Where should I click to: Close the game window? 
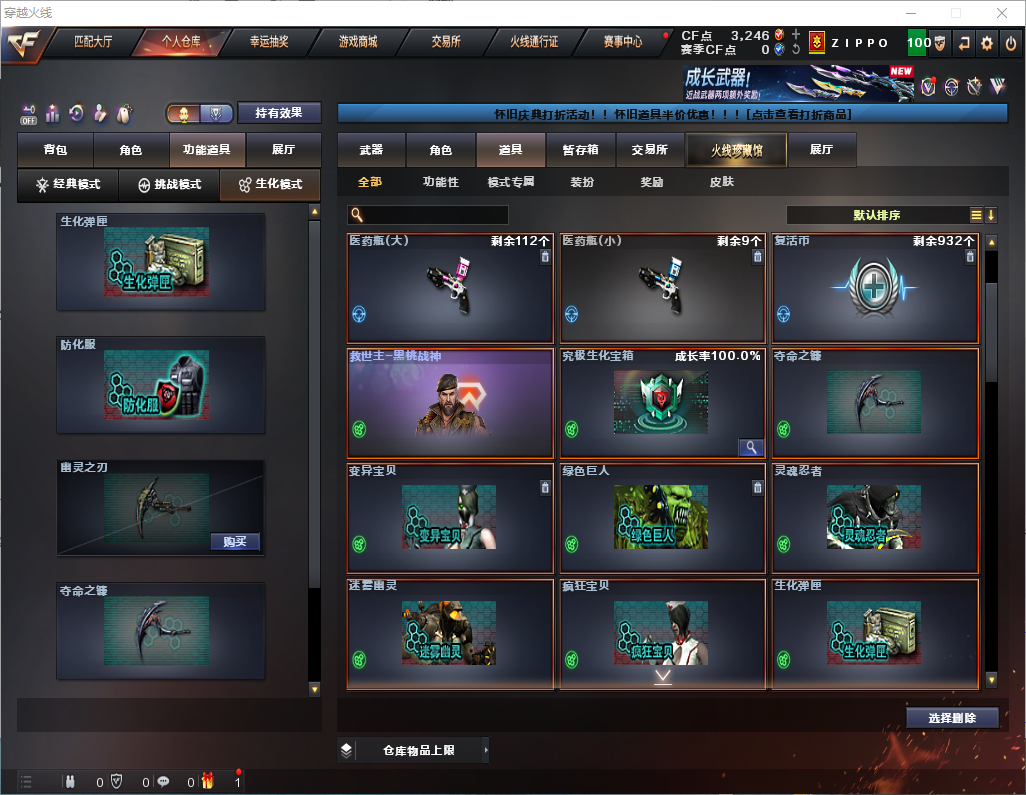pyautogui.click(x=1002, y=13)
